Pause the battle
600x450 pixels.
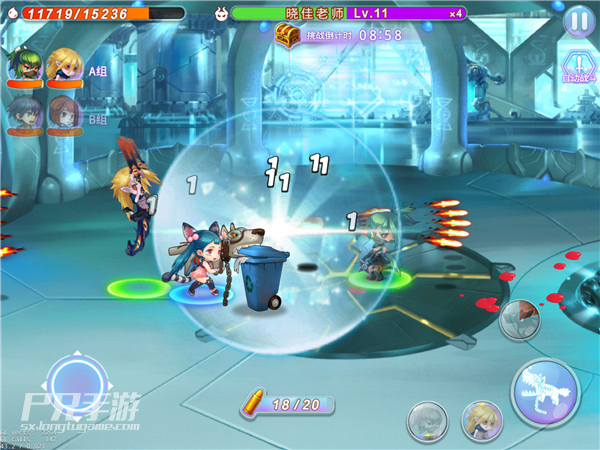click(x=578, y=20)
